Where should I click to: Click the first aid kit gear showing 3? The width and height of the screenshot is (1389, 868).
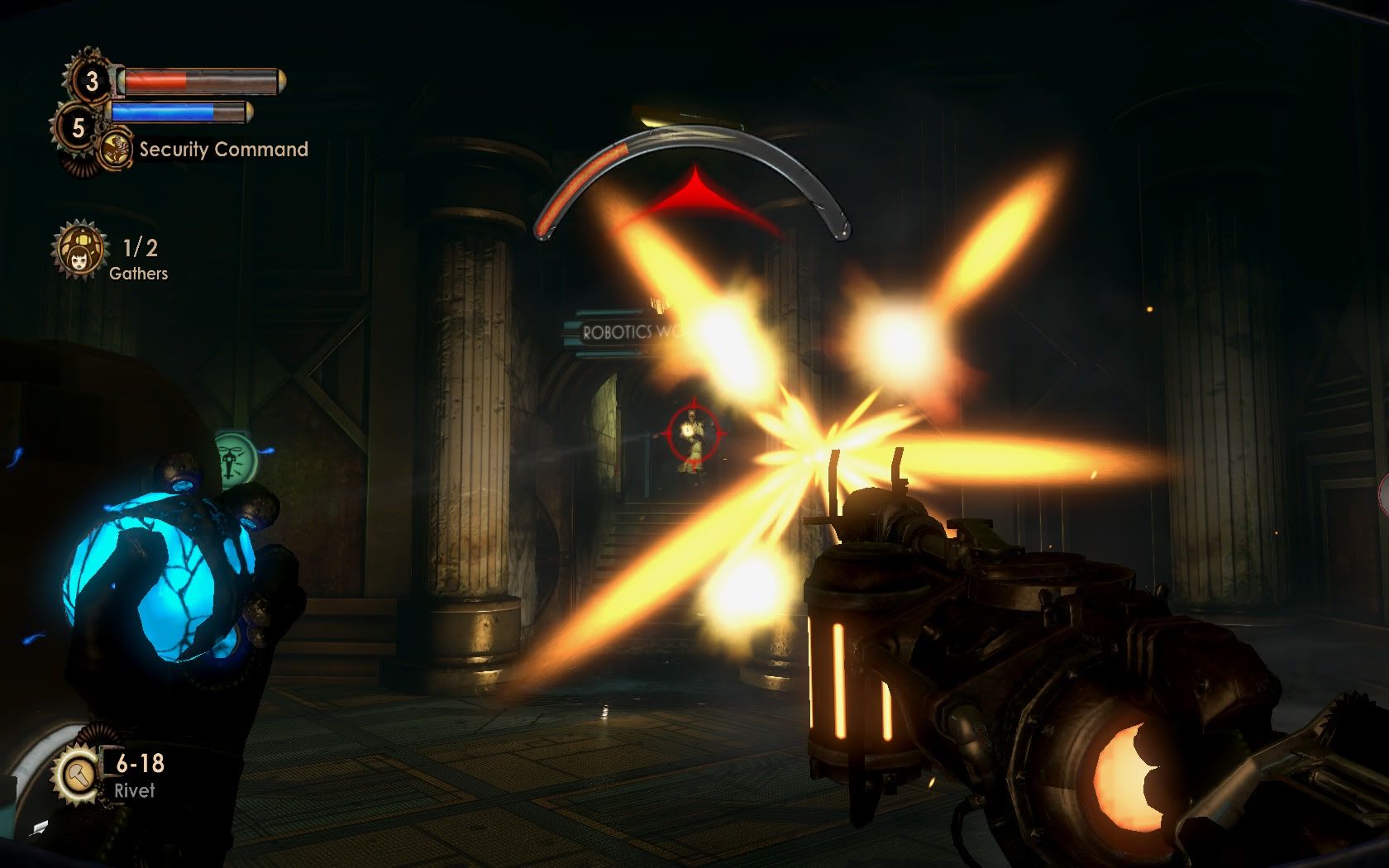tap(92, 81)
